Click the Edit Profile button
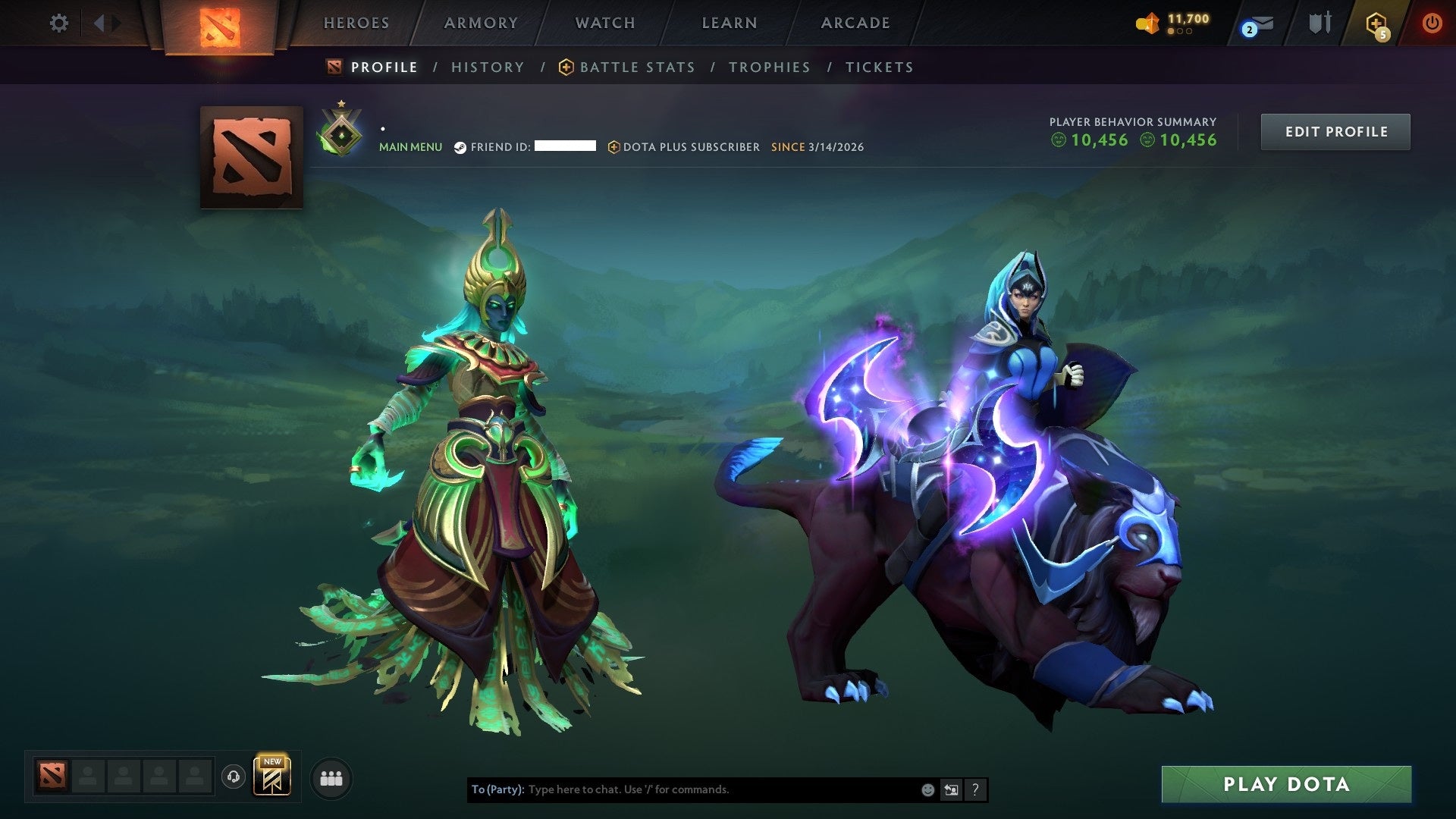Viewport: 1456px width, 819px height. click(1335, 130)
